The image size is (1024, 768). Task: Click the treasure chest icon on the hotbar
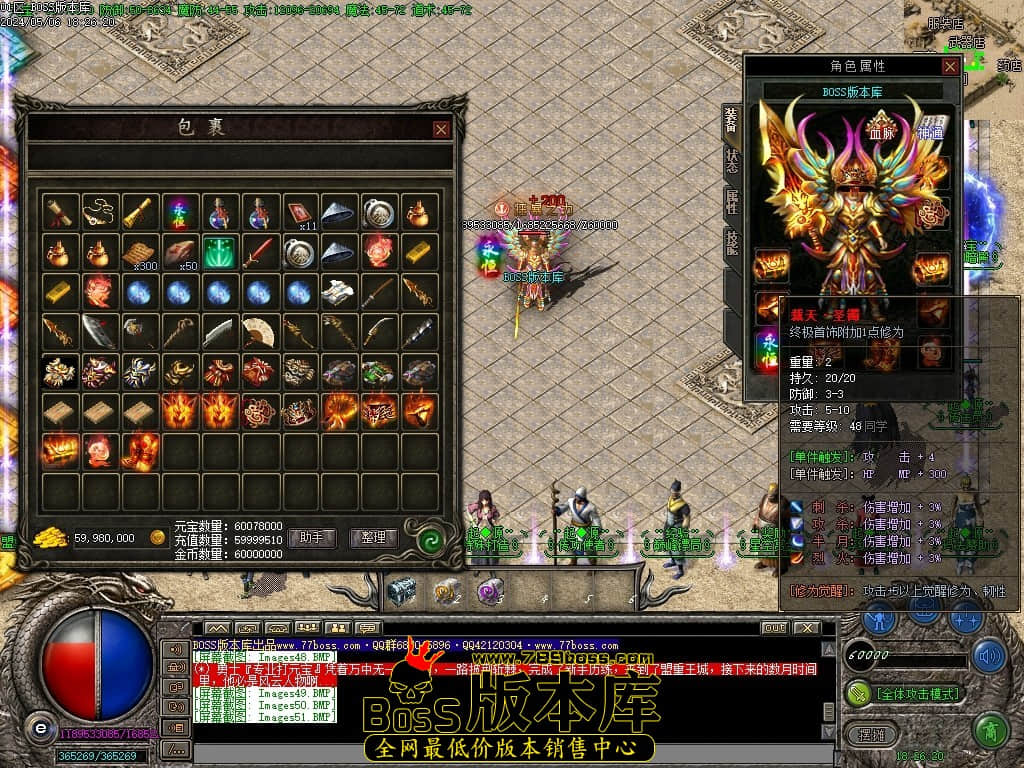pos(401,591)
